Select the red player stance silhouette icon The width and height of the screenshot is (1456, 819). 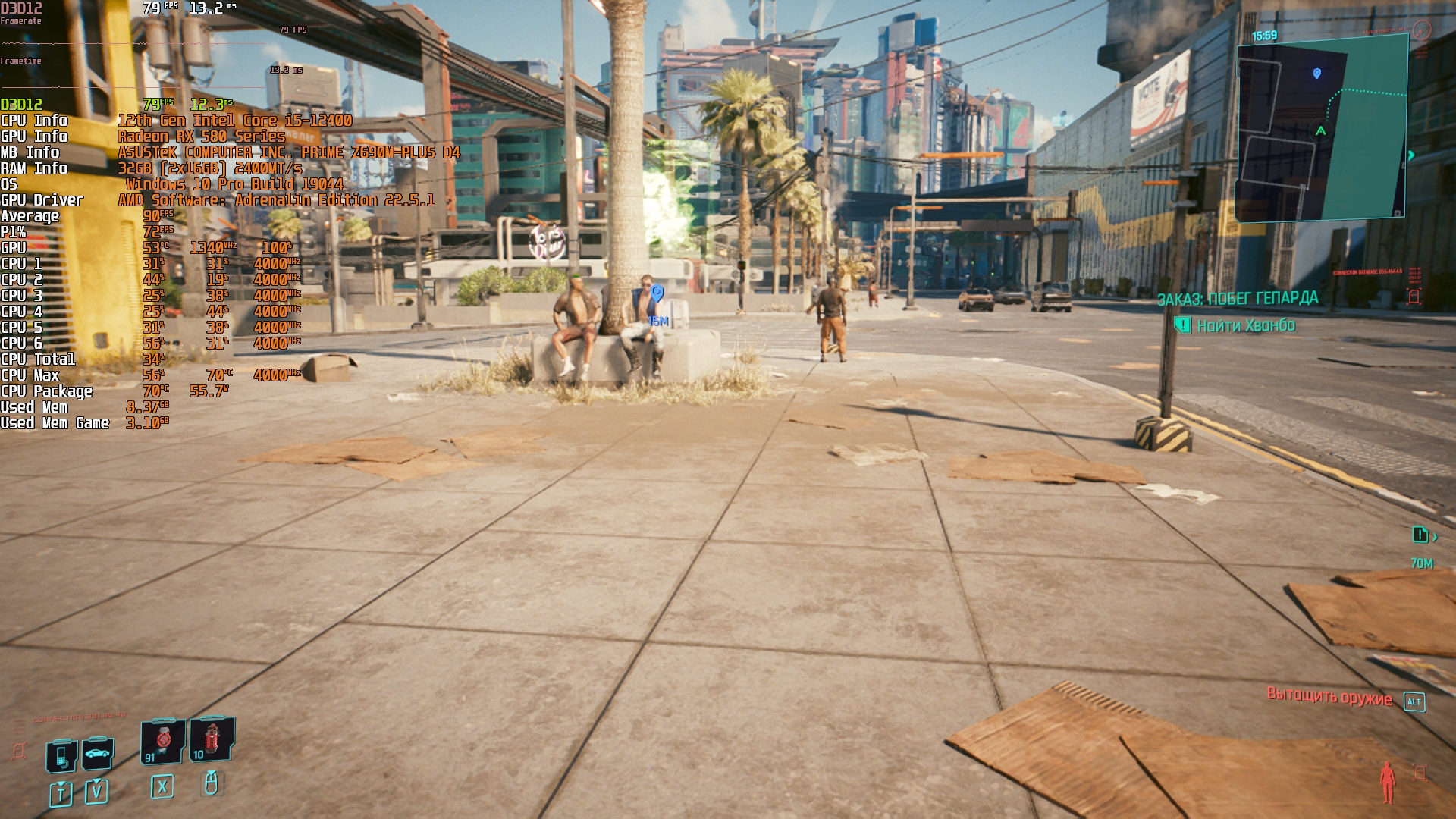[x=1387, y=782]
